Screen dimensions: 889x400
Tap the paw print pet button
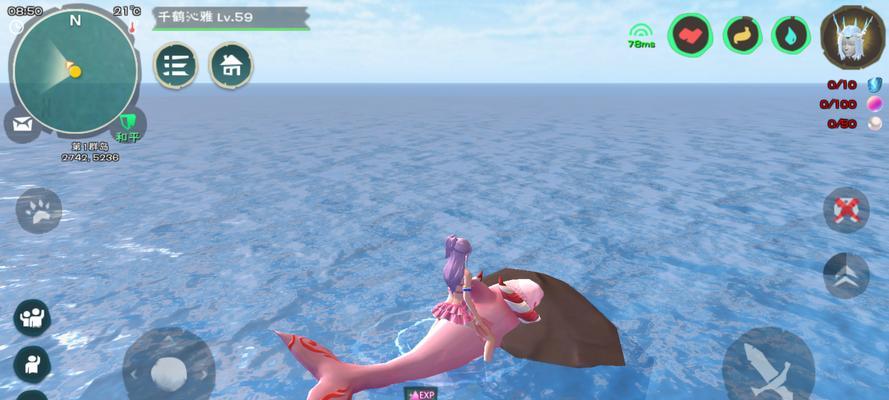[38, 210]
